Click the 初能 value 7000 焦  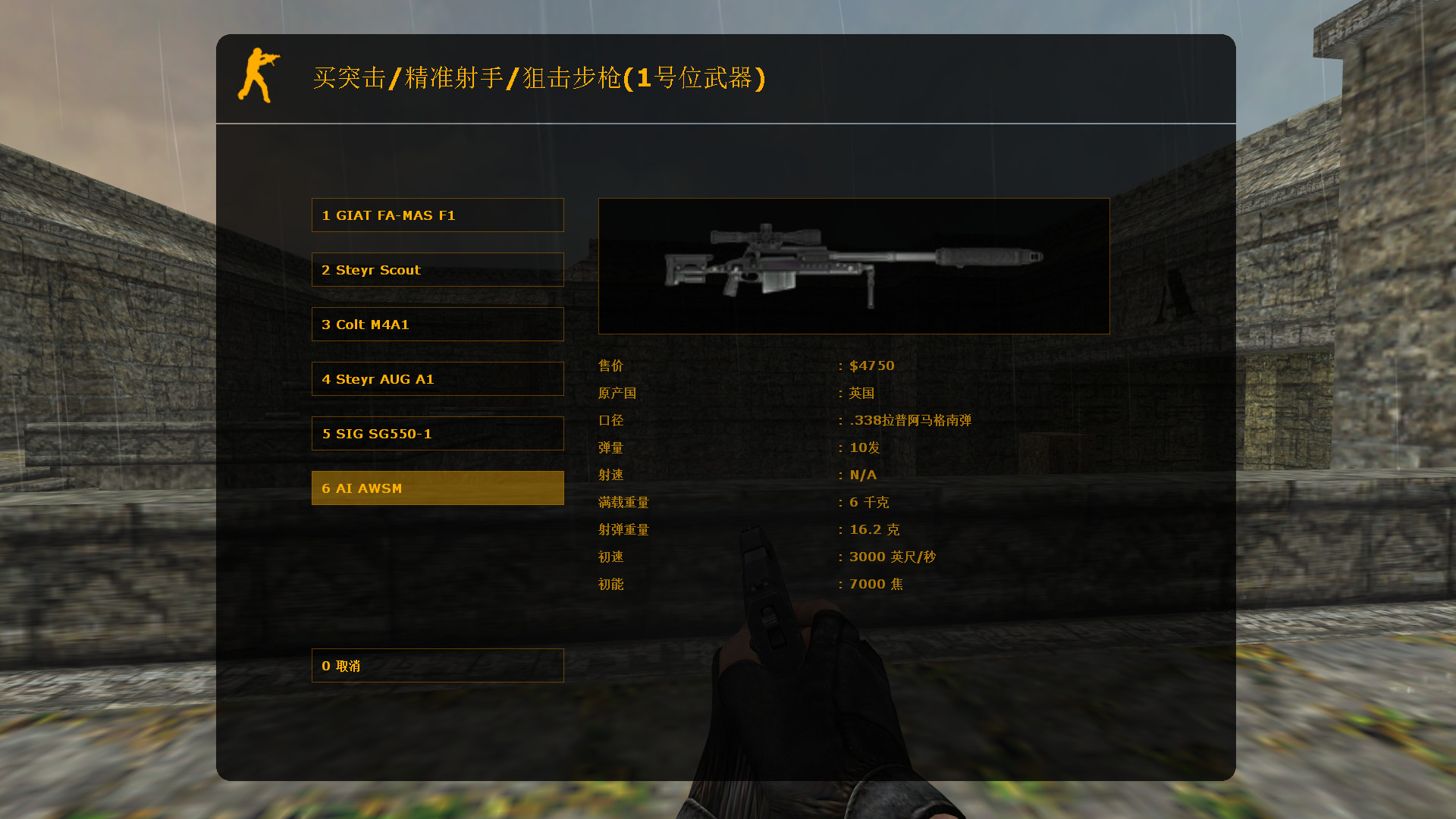click(875, 584)
